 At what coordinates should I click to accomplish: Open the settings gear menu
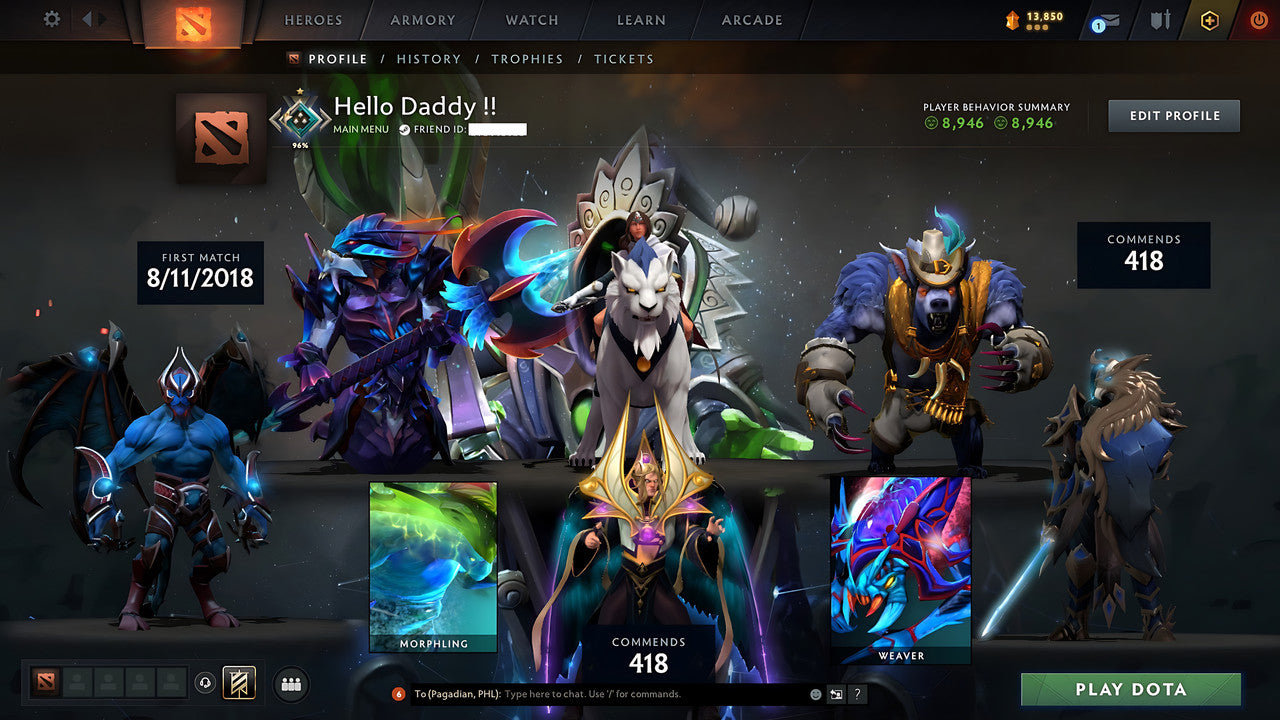coord(50,18)
